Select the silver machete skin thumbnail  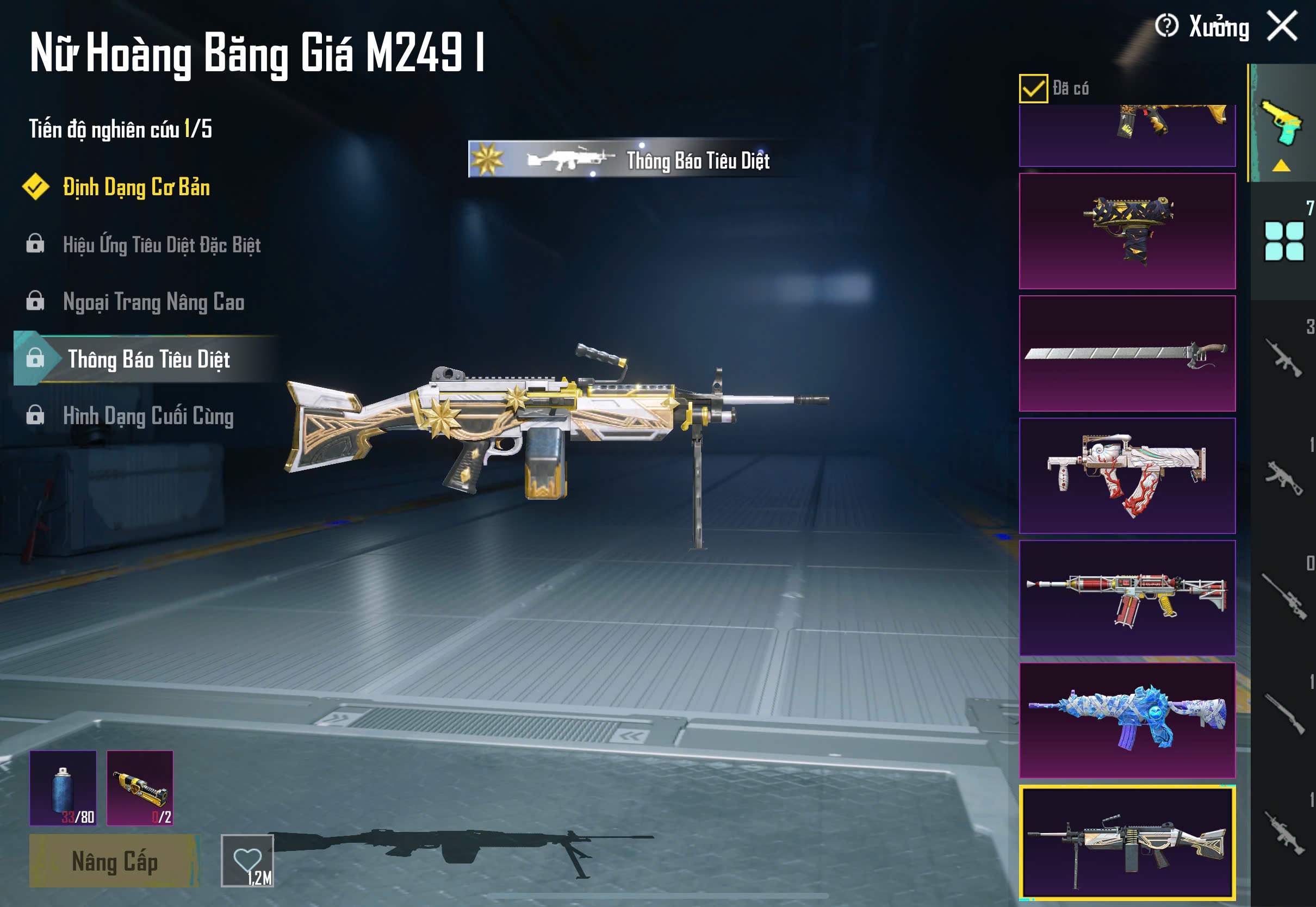coord(1127,353)
